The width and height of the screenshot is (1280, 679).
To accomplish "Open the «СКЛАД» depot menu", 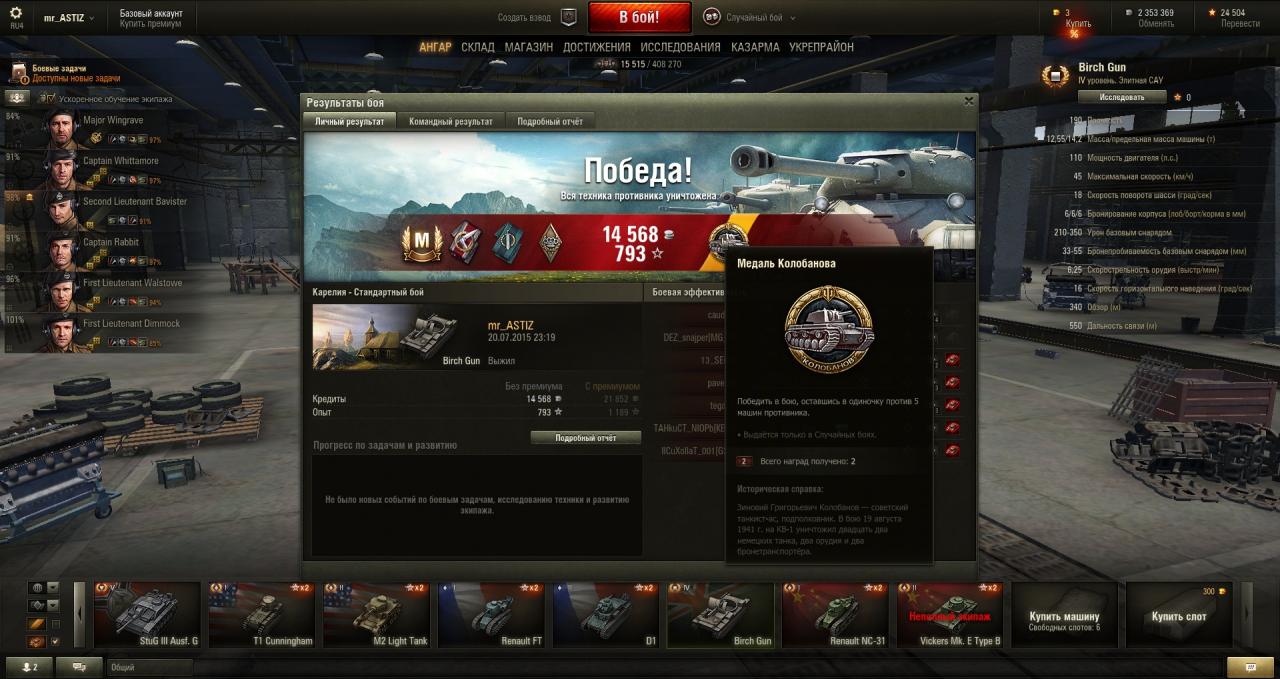I will pos(478,47).
